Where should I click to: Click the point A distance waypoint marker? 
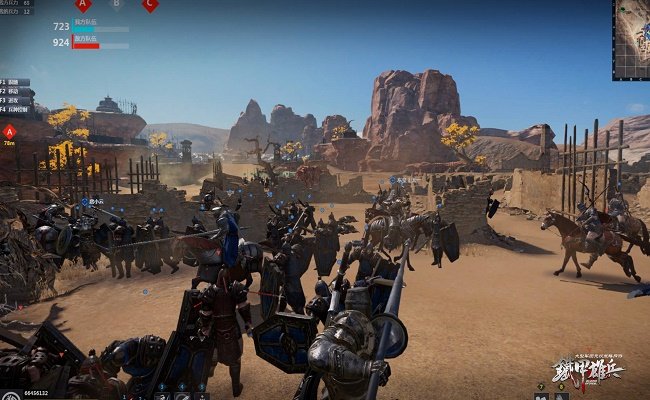tap(9, 131)
